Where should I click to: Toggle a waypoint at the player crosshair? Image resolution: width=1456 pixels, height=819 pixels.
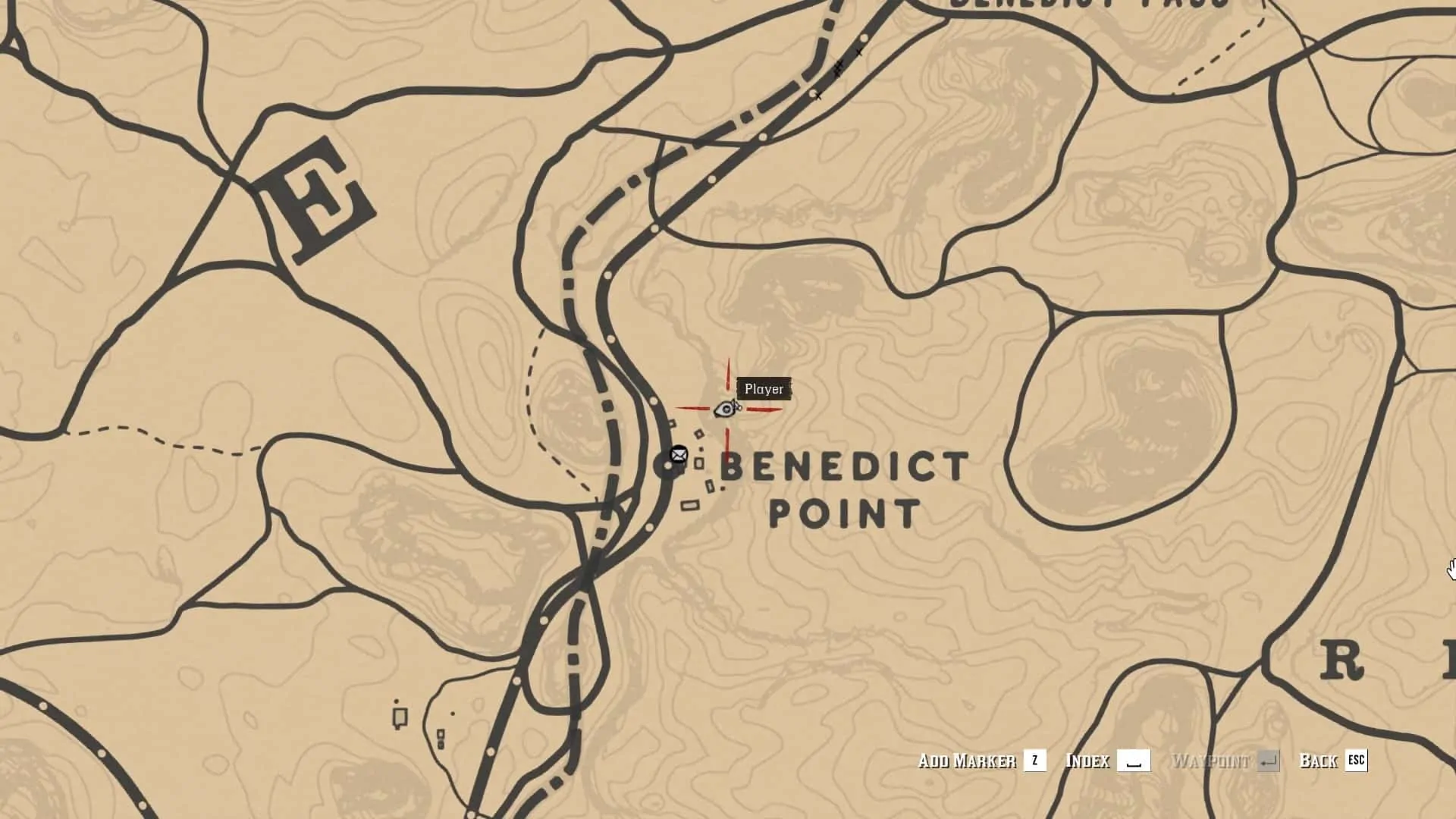coord(726,409)
